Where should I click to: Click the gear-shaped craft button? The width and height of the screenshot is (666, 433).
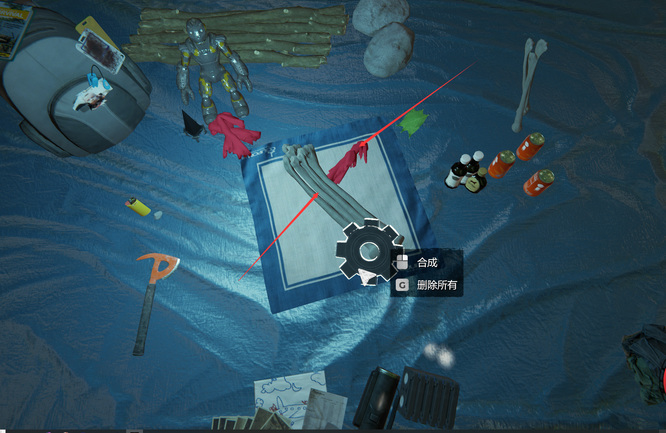[x=368, y=250]
